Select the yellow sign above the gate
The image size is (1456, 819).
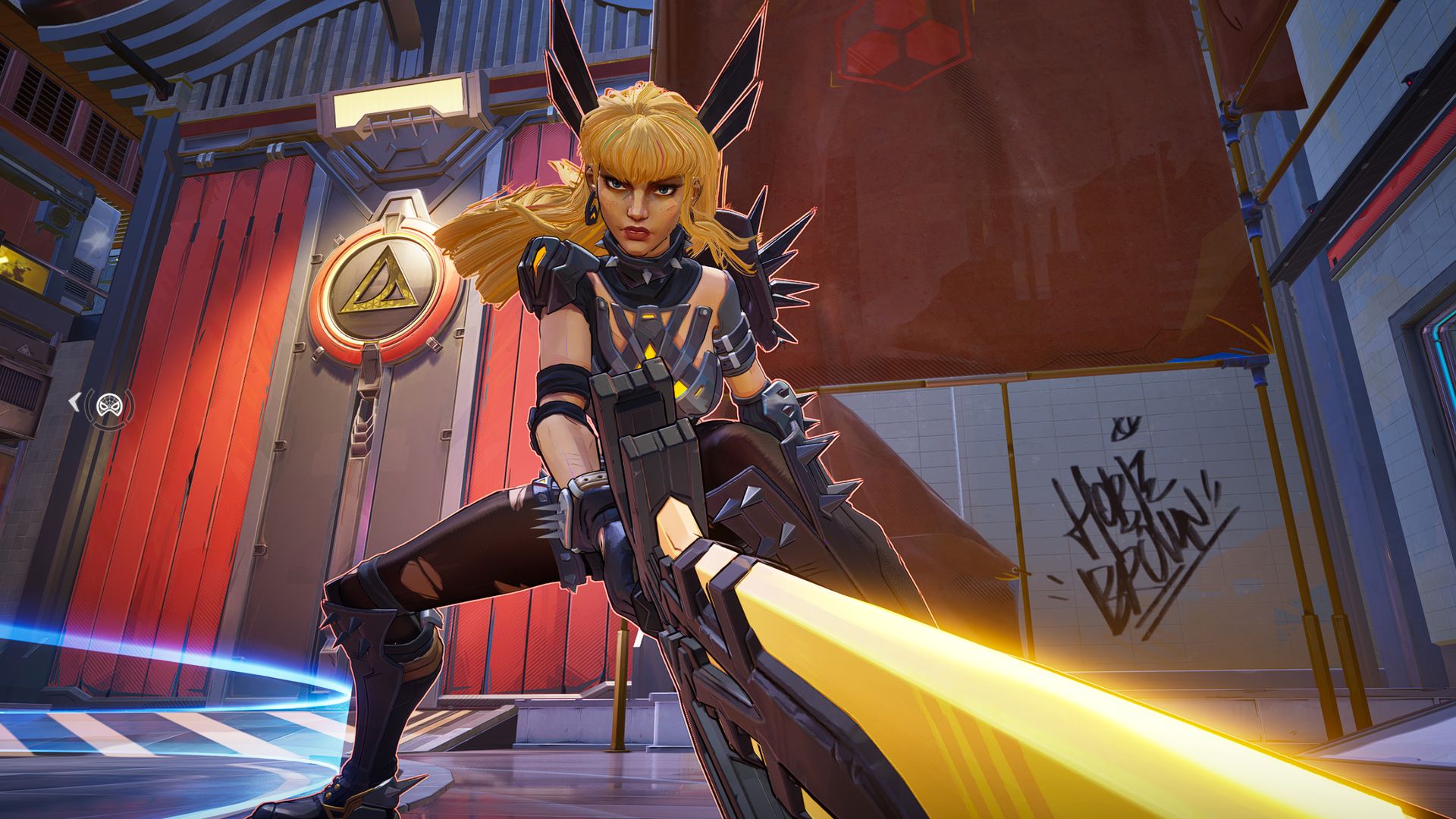pyautogui.click(x=400, y=102)
